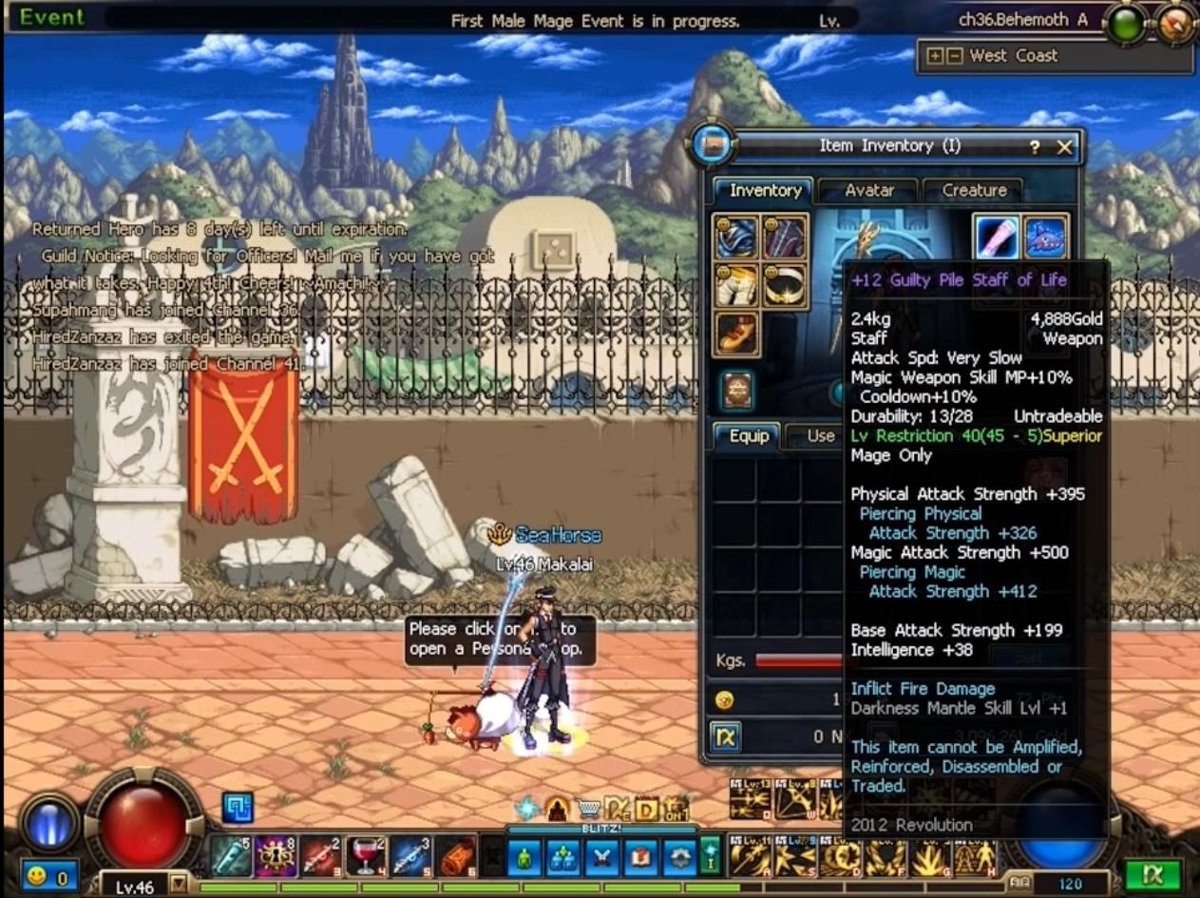Switch to the Avatar tab
1200x898 pixels.
pyautogui.click(x=868, y=190)
